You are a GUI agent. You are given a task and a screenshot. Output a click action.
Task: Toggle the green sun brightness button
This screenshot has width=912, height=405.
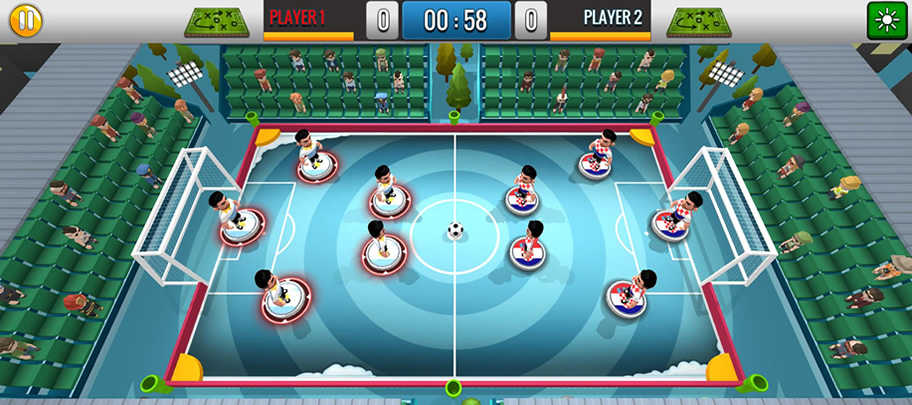coord(886,20)
